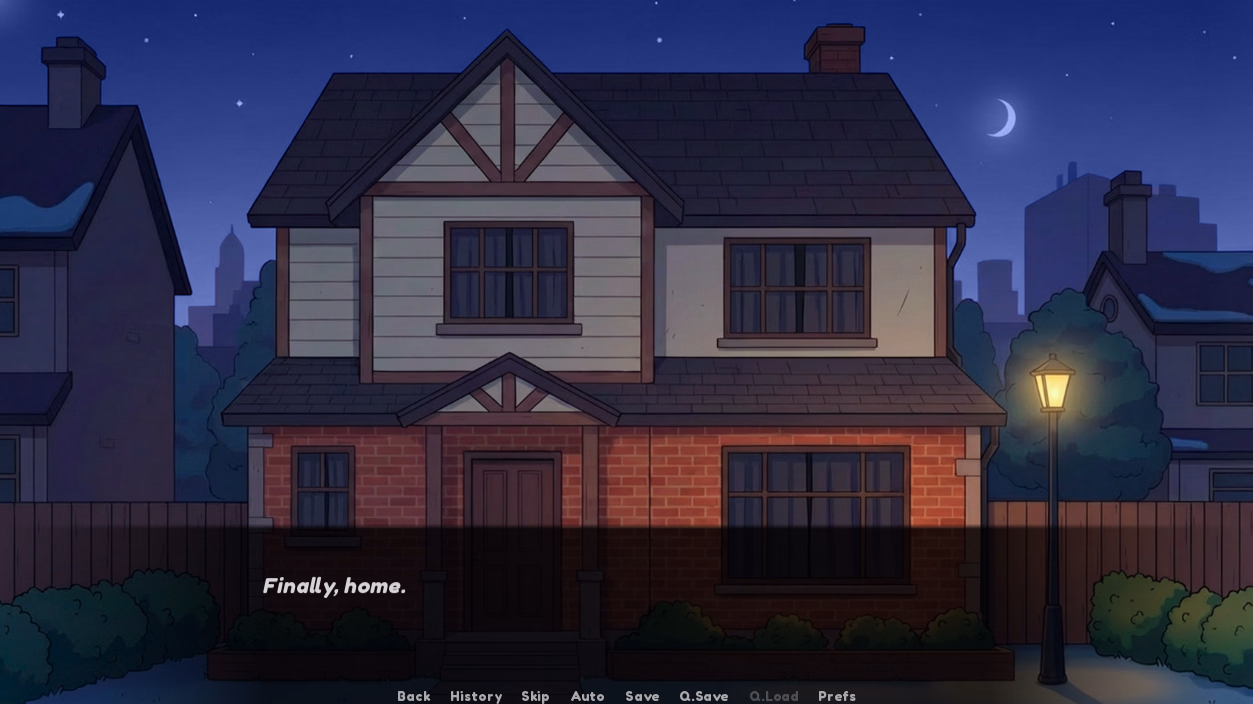The image size is (1253, 704).
Task: Quick save using Q.Save
Action: (x=703, y=696)
